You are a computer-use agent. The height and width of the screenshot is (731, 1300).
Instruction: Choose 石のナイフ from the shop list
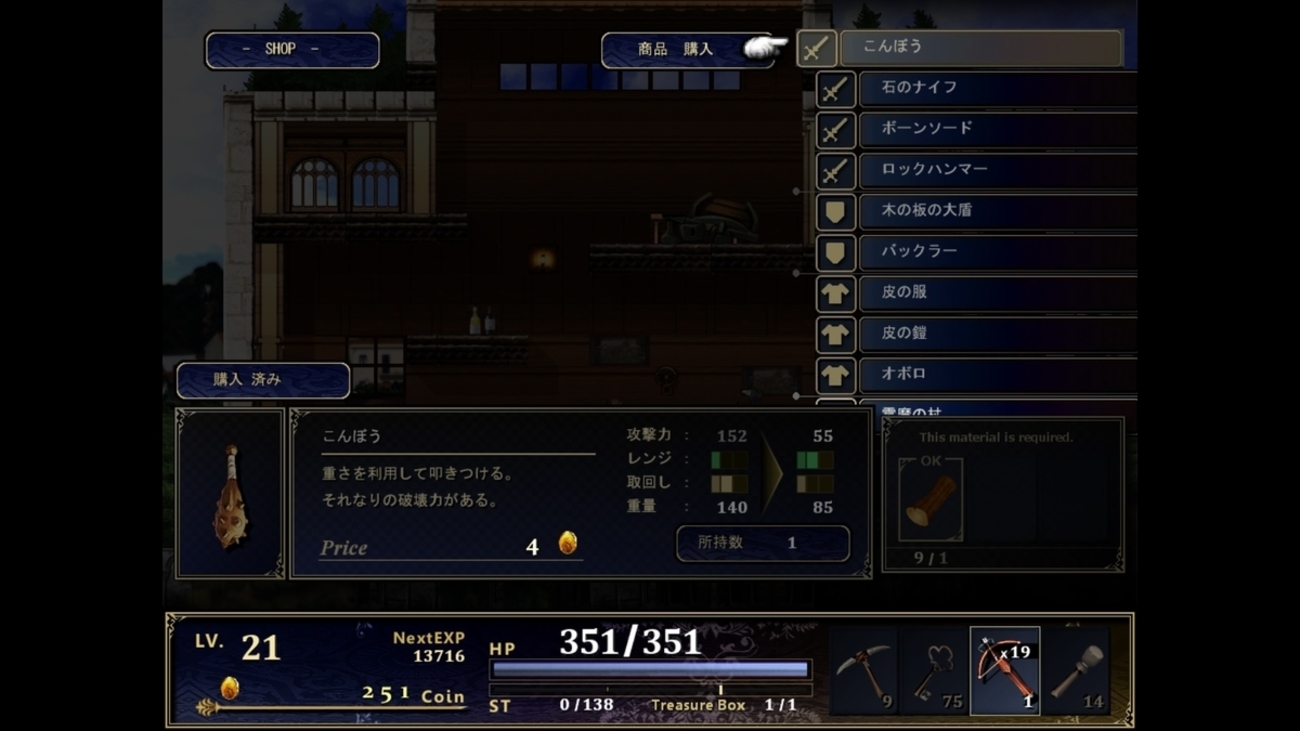coord(996,88)
